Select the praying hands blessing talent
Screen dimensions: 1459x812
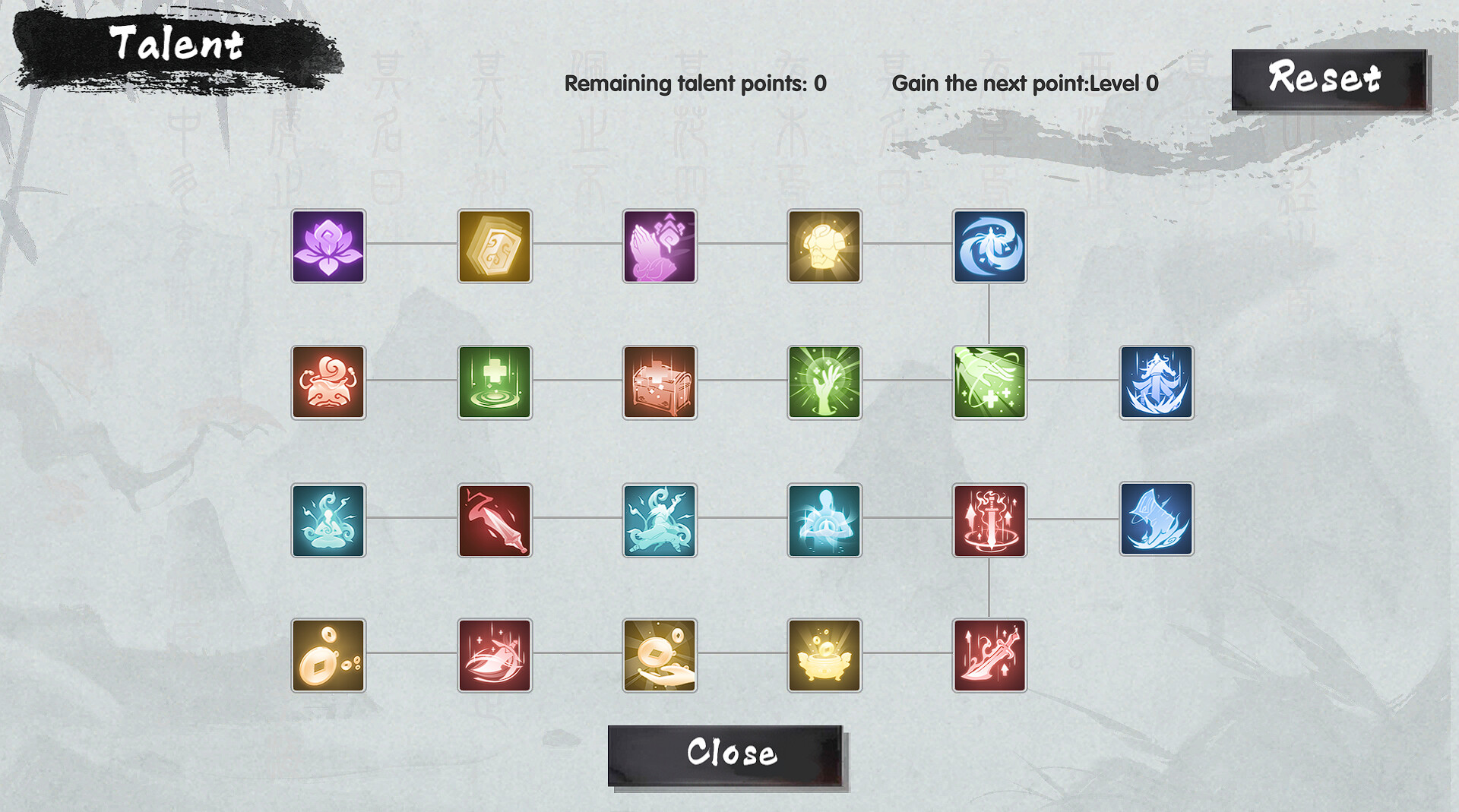point(659,247)
